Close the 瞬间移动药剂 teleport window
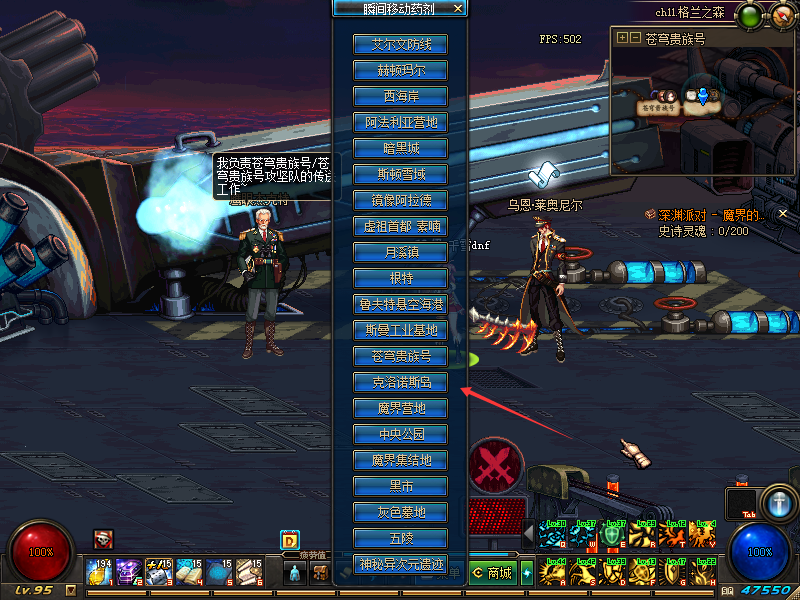This screenshot has height=600, width=800. pos(458,8)
